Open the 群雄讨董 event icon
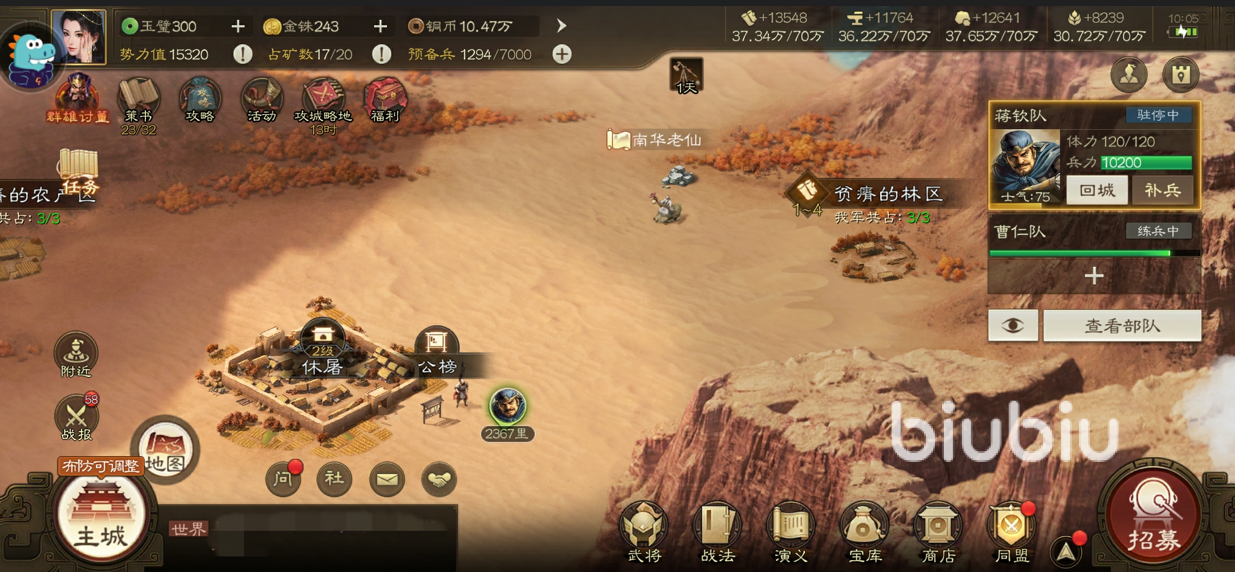1235x572 pixels. point(77,101)
